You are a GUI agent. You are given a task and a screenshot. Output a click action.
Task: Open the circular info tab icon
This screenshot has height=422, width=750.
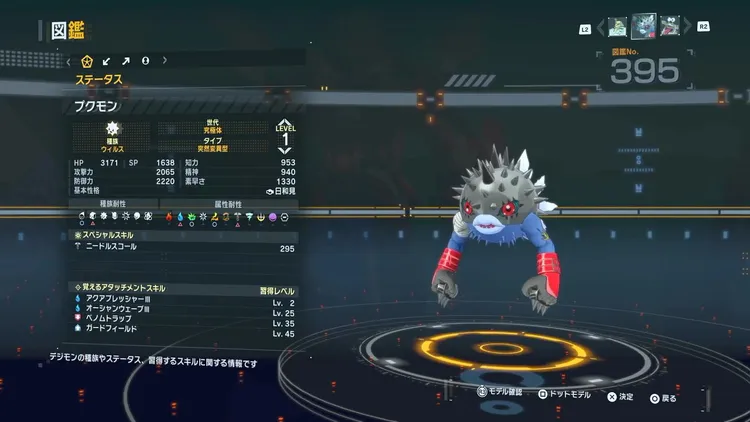click(145, 60)
